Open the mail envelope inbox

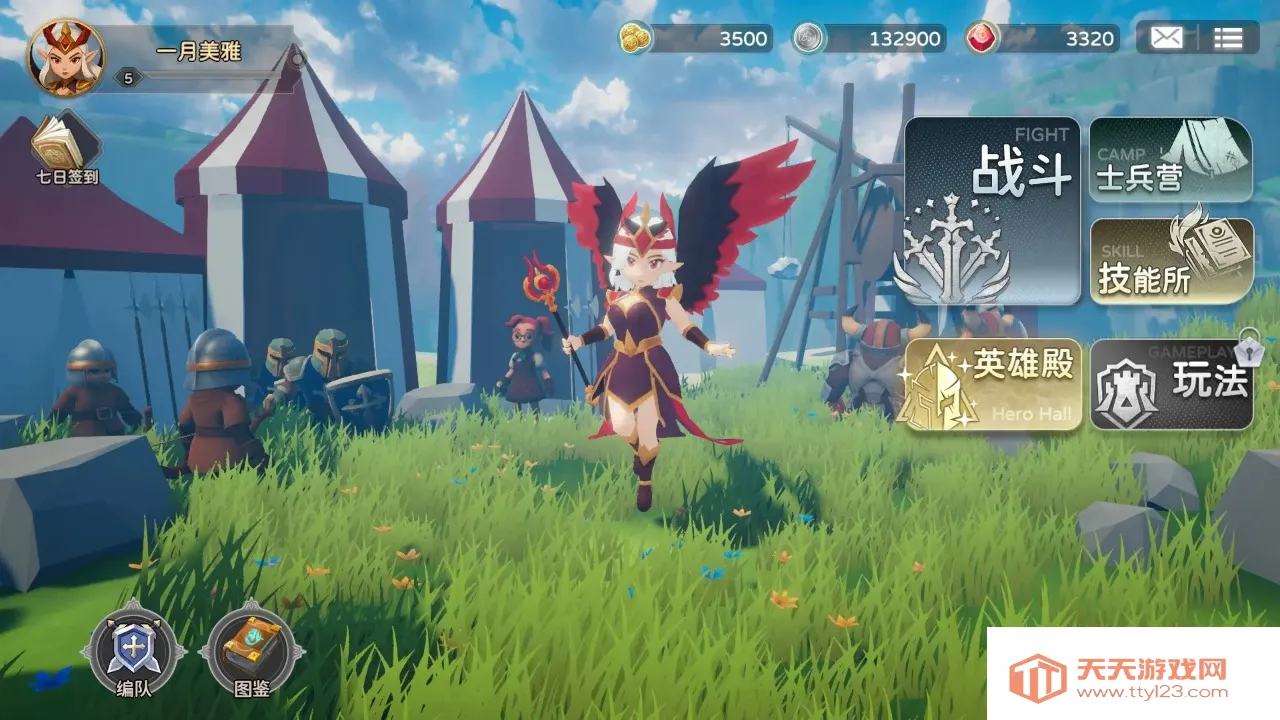click(x=1166, y=38)
